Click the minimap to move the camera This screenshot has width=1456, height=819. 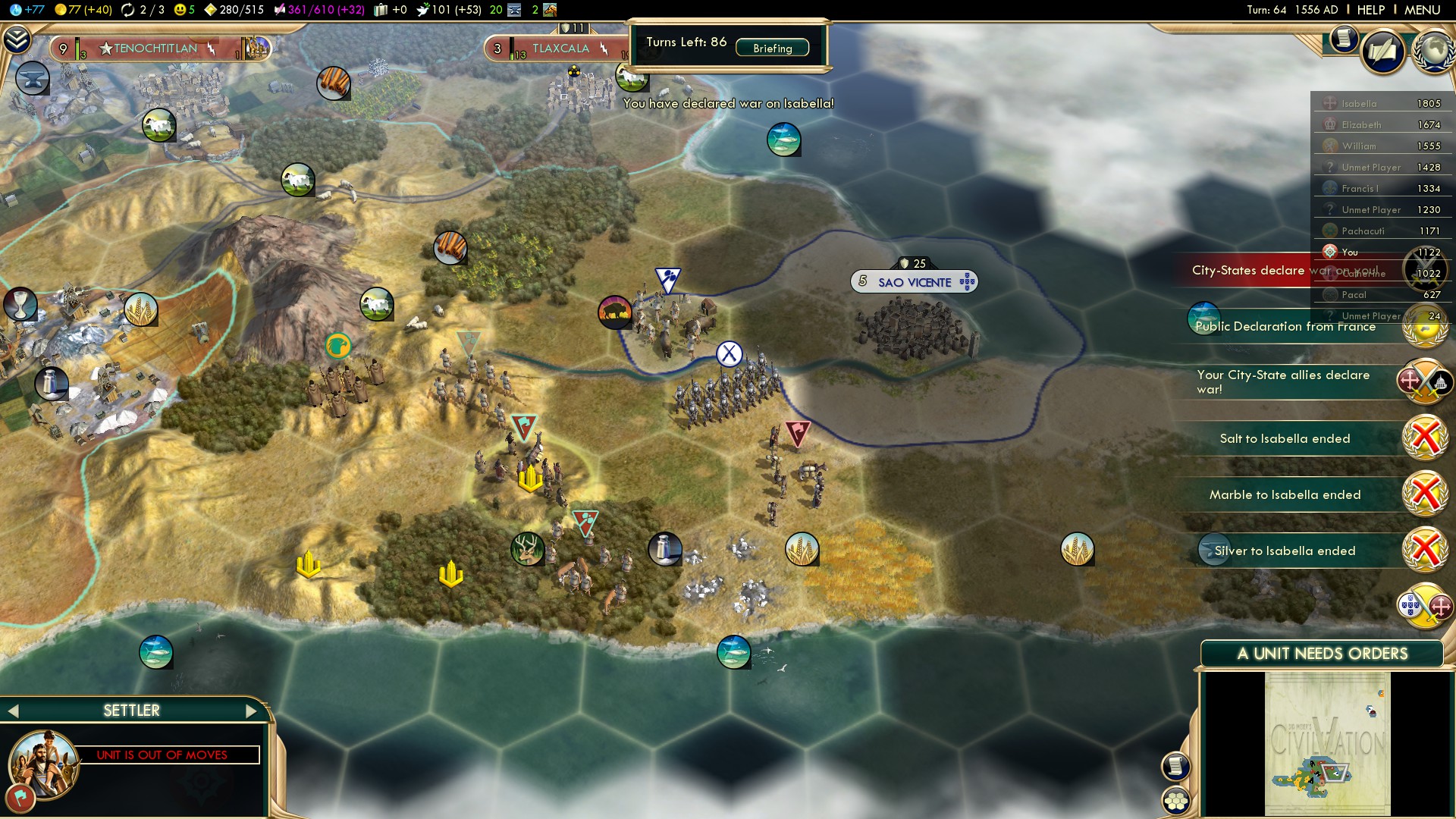pos(1327,743)
